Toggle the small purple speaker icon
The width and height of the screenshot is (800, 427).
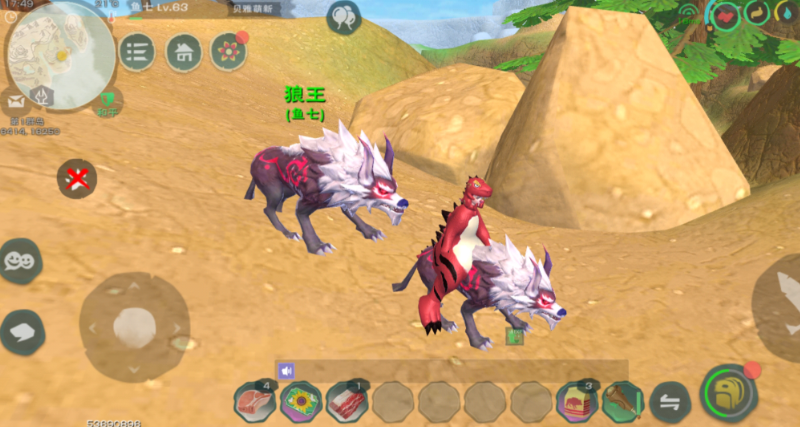coord(287,371)
